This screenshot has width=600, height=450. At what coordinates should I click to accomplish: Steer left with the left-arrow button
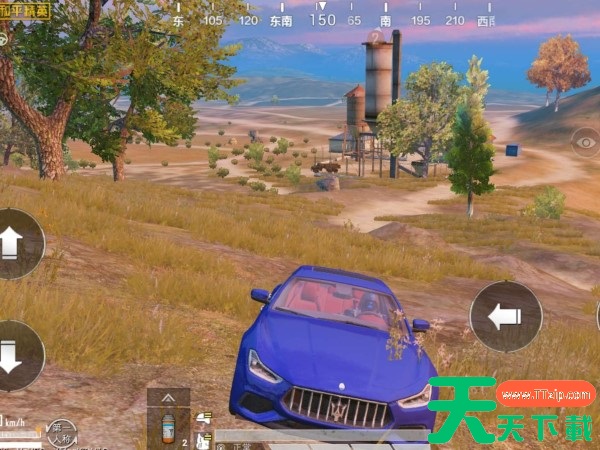505,316
